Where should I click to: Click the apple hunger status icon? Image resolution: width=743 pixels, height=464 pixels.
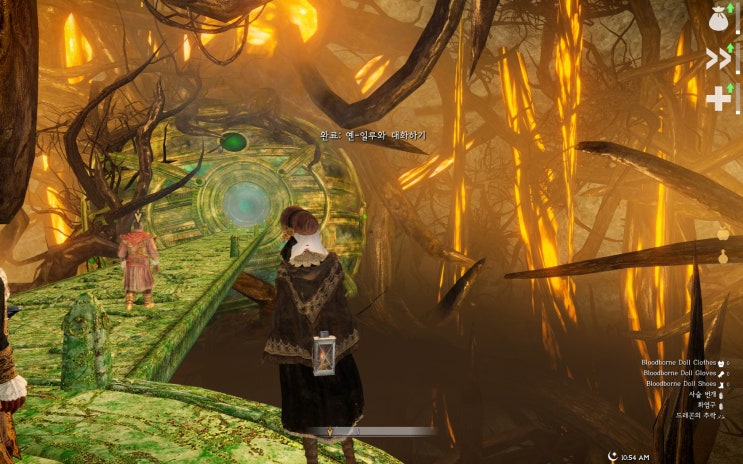pyautogui.click(x=722, y=235)
